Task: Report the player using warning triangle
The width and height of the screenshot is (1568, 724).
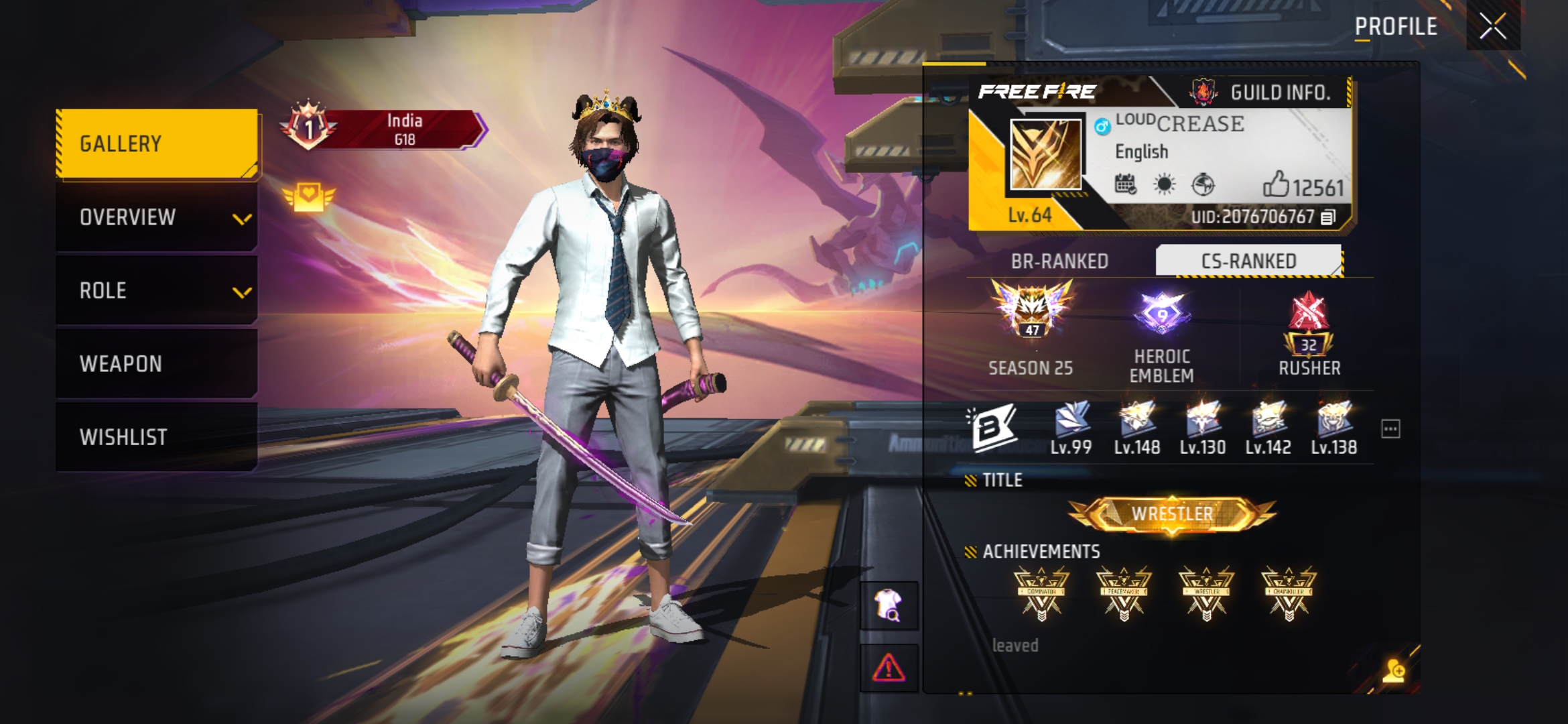Action: pyautogui.click(x=889, y=668)
